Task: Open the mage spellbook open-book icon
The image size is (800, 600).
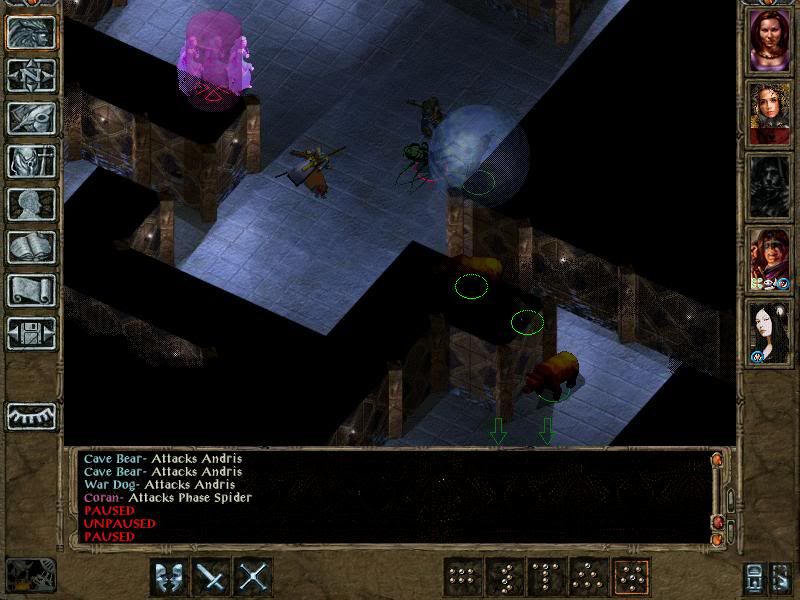Action: tap(31, 247)
